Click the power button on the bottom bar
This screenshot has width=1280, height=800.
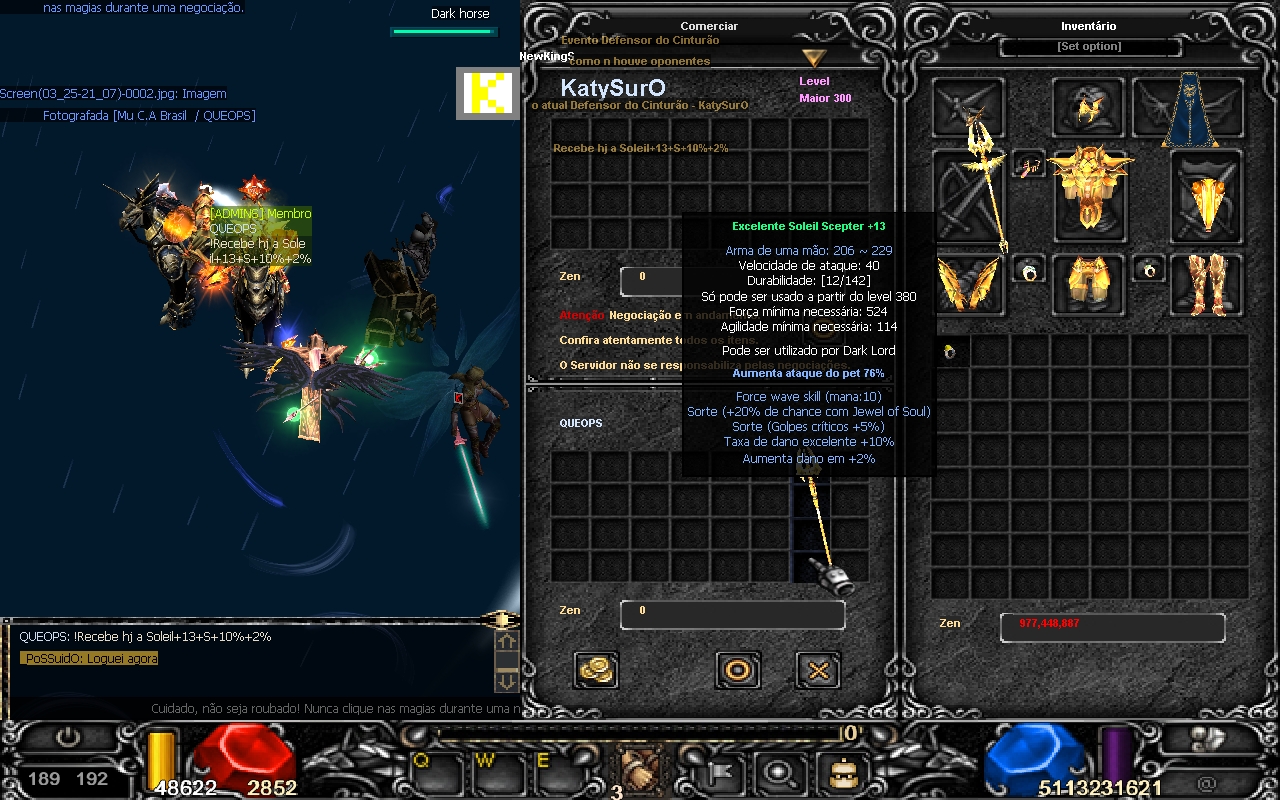(68, 740)
